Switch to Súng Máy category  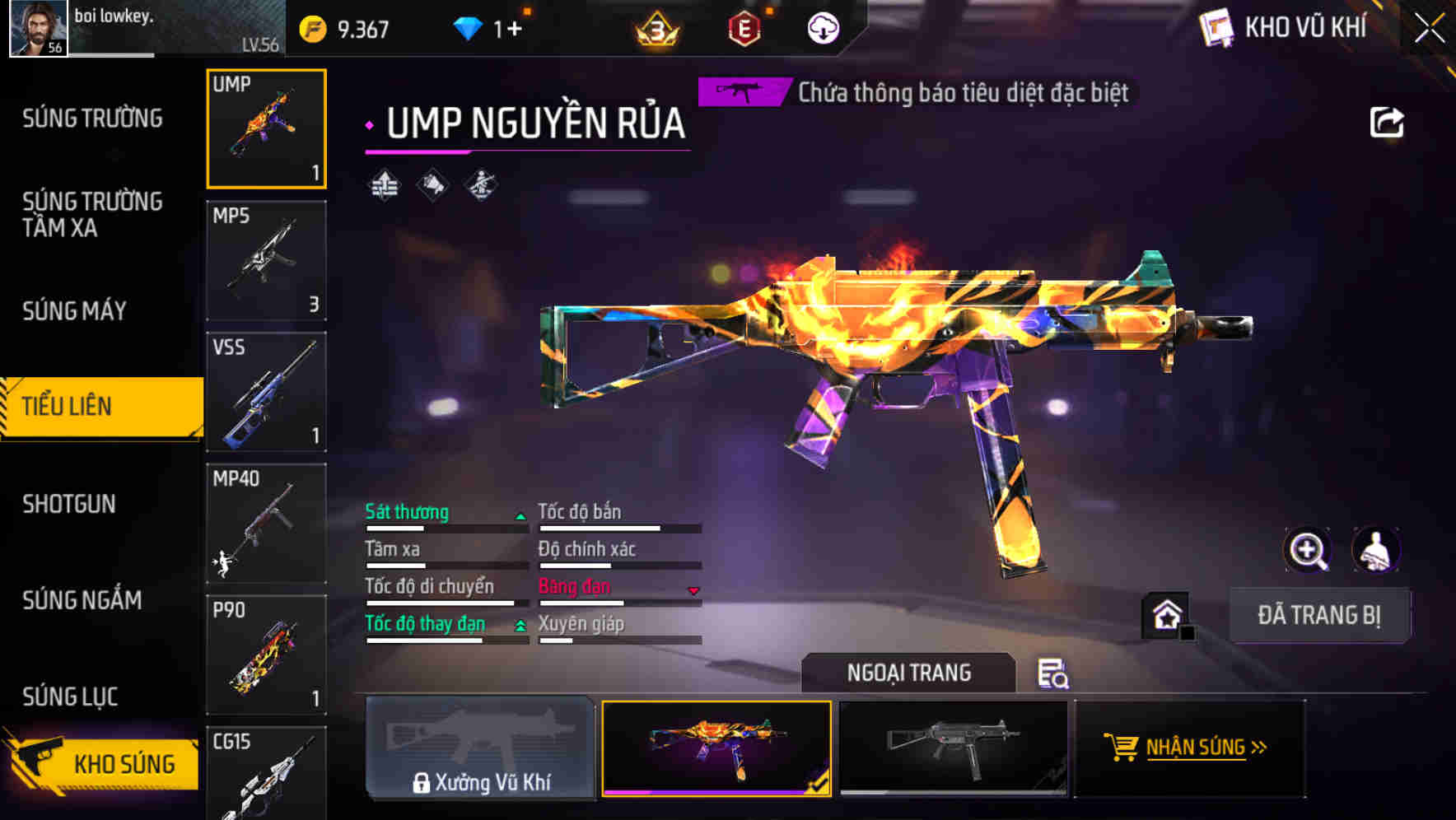[74, 311]
